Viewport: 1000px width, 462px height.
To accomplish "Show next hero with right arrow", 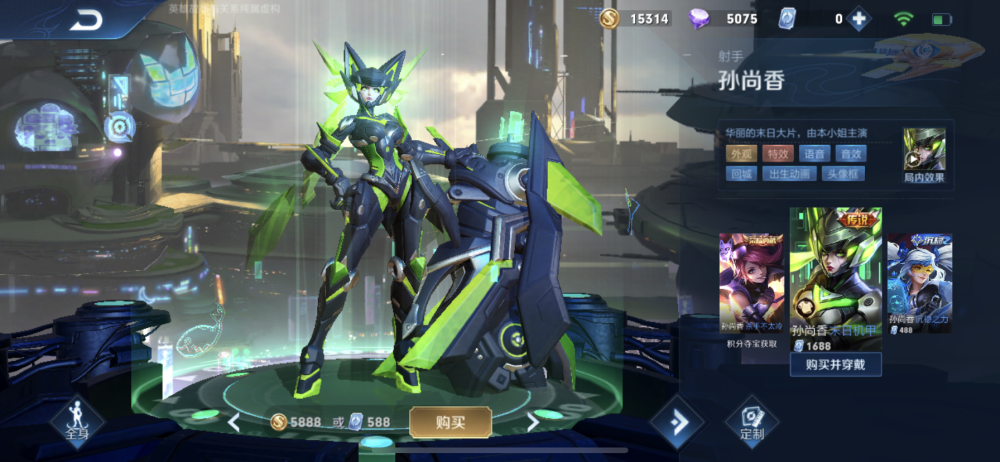I will 533,422.
